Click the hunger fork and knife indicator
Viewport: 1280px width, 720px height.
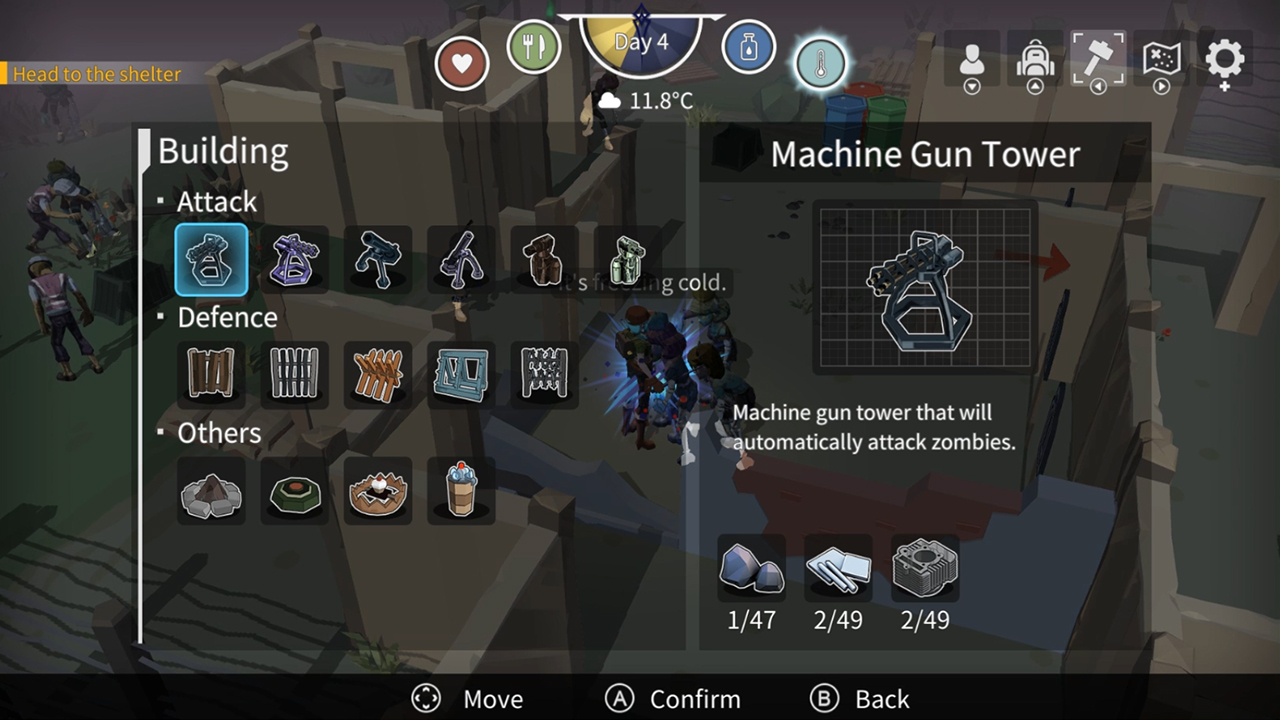(535, 47)
